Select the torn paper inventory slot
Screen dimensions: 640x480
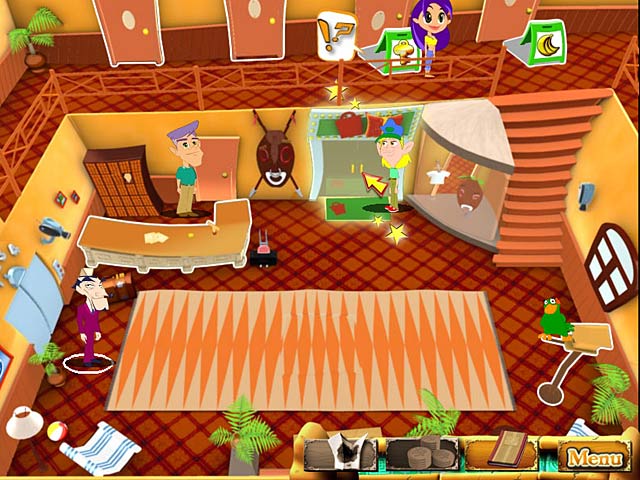point(338,455)
